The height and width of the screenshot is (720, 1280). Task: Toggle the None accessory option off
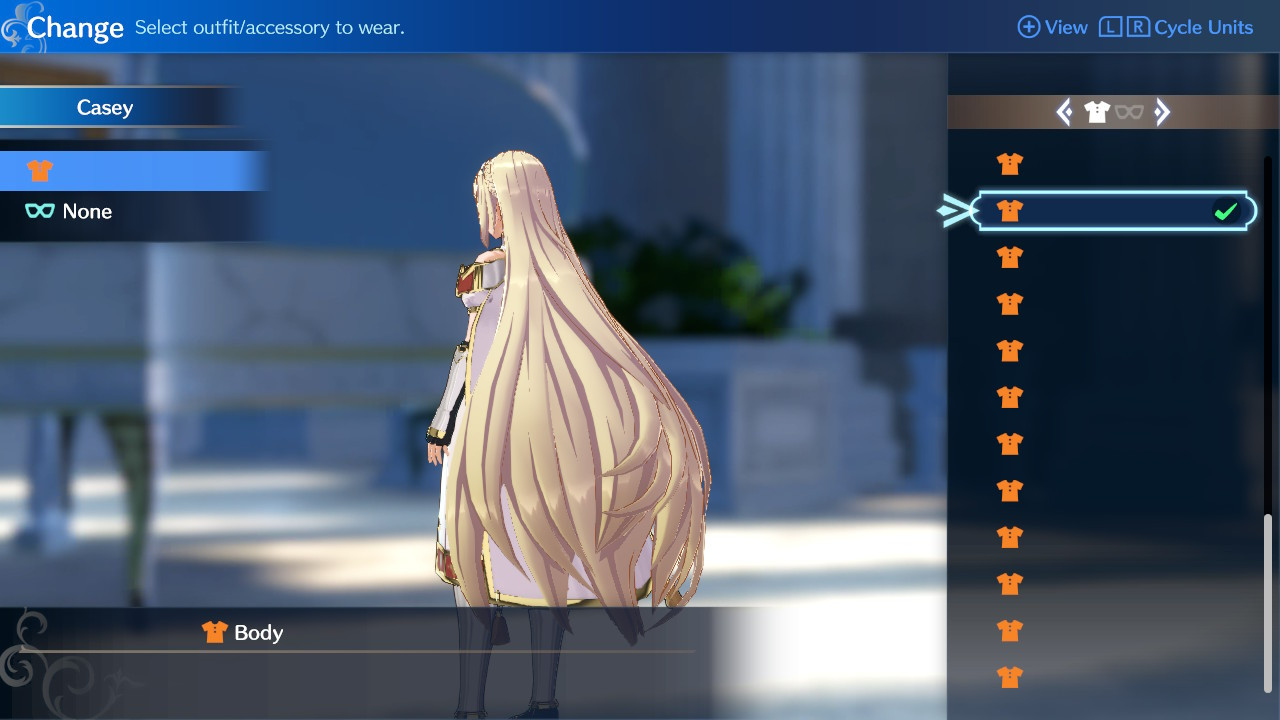click(x=90, y=211)
